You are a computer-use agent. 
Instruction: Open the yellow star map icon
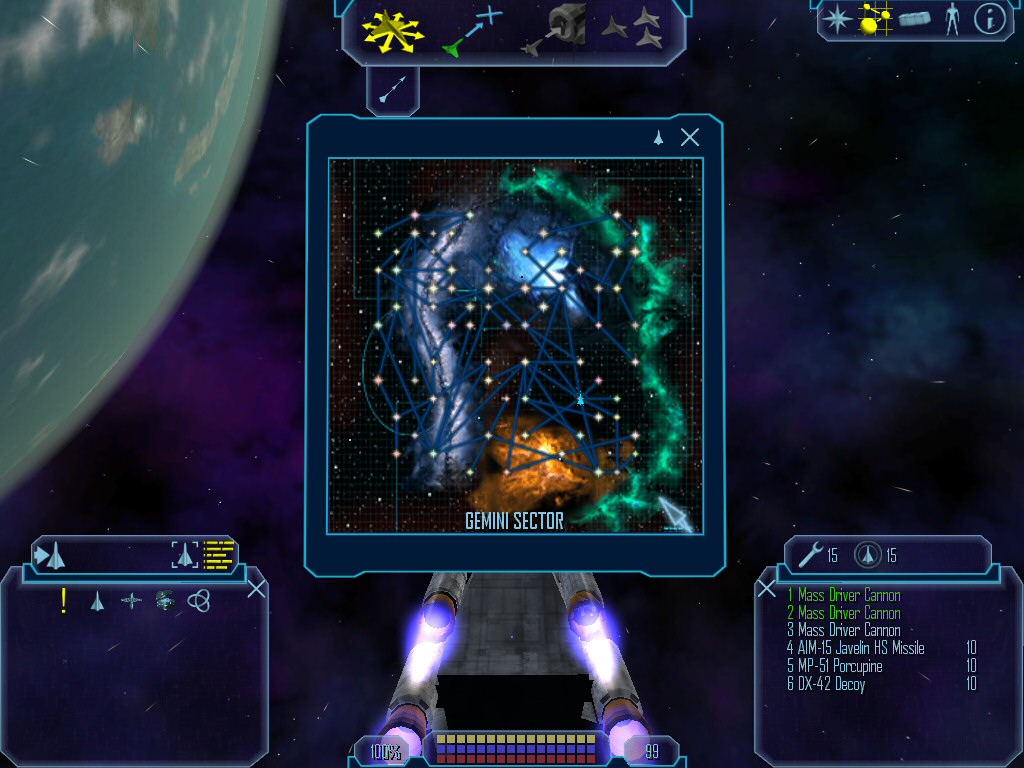tap(875, 18)
